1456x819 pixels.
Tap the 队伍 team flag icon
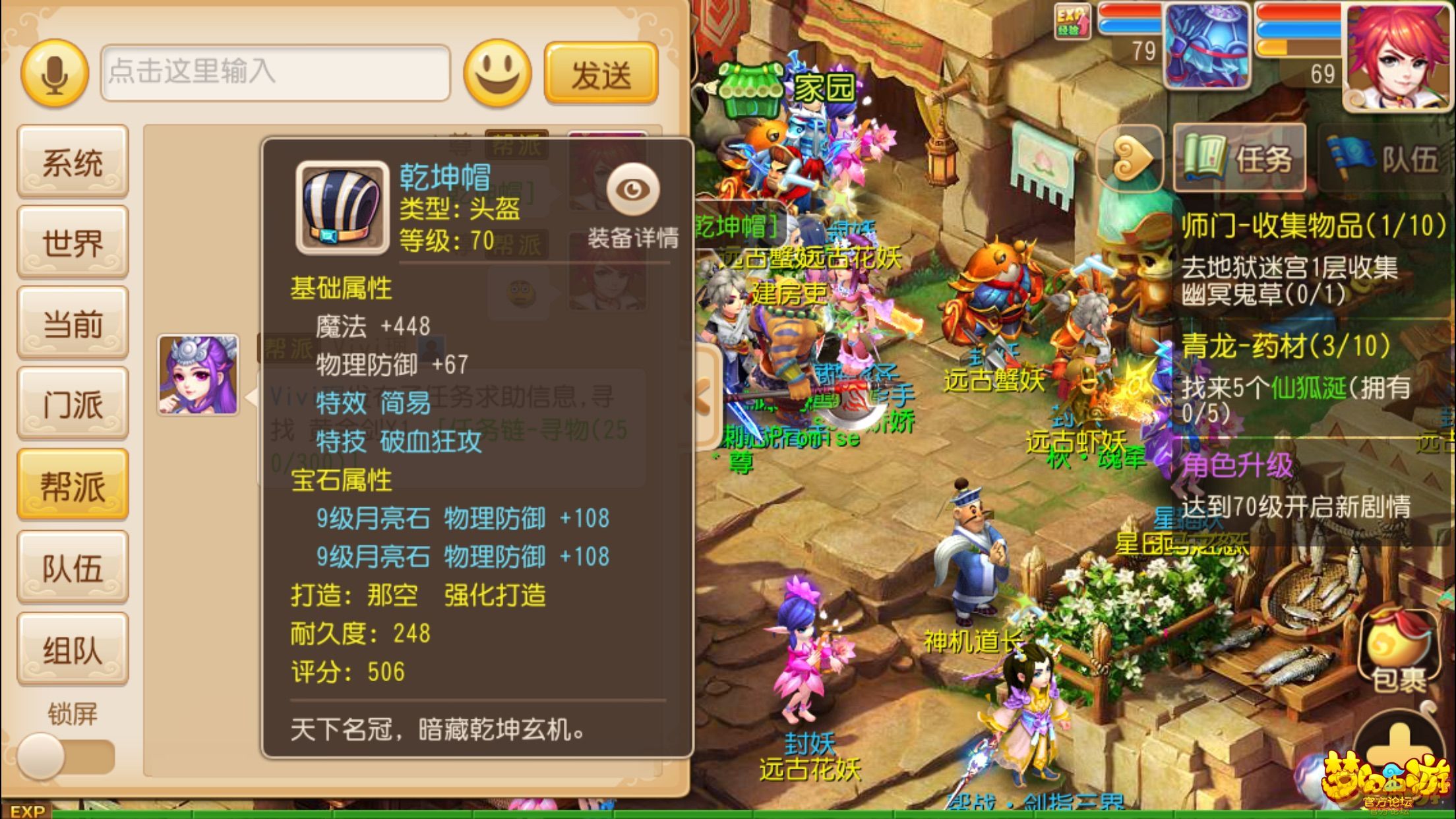[1378, 158]
